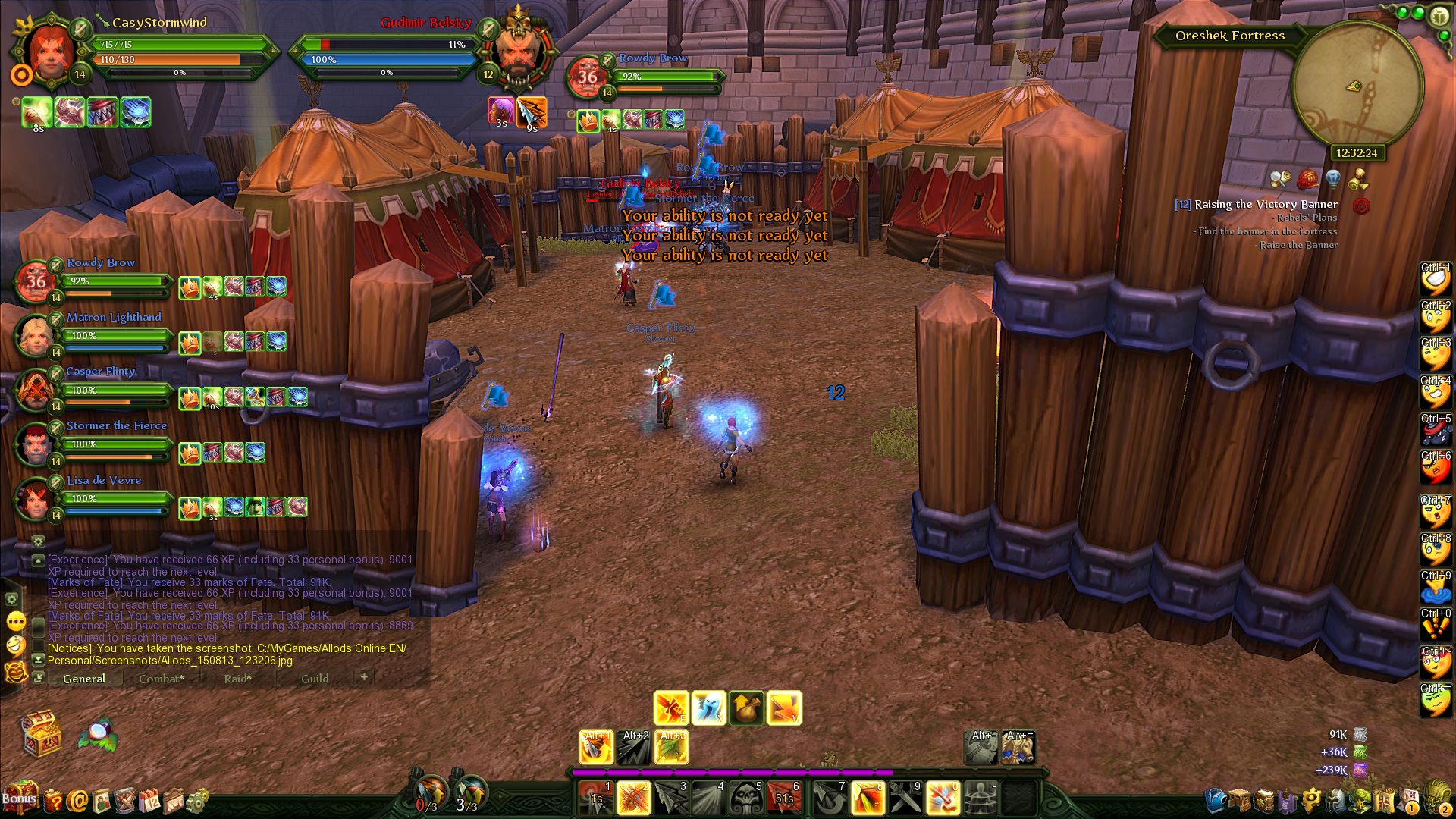Click the loot bag icon above hotbar
The image size is (1456, 819).
click(x=746, y=708)
